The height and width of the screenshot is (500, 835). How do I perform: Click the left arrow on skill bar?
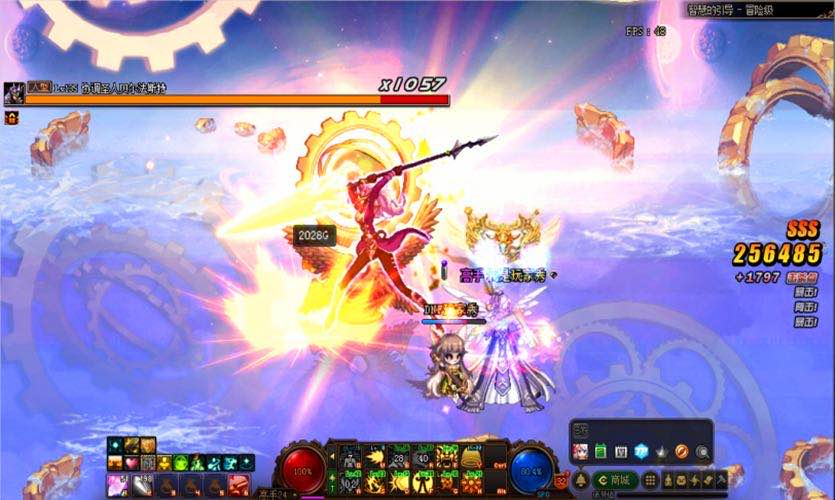[x=332, y=457]
